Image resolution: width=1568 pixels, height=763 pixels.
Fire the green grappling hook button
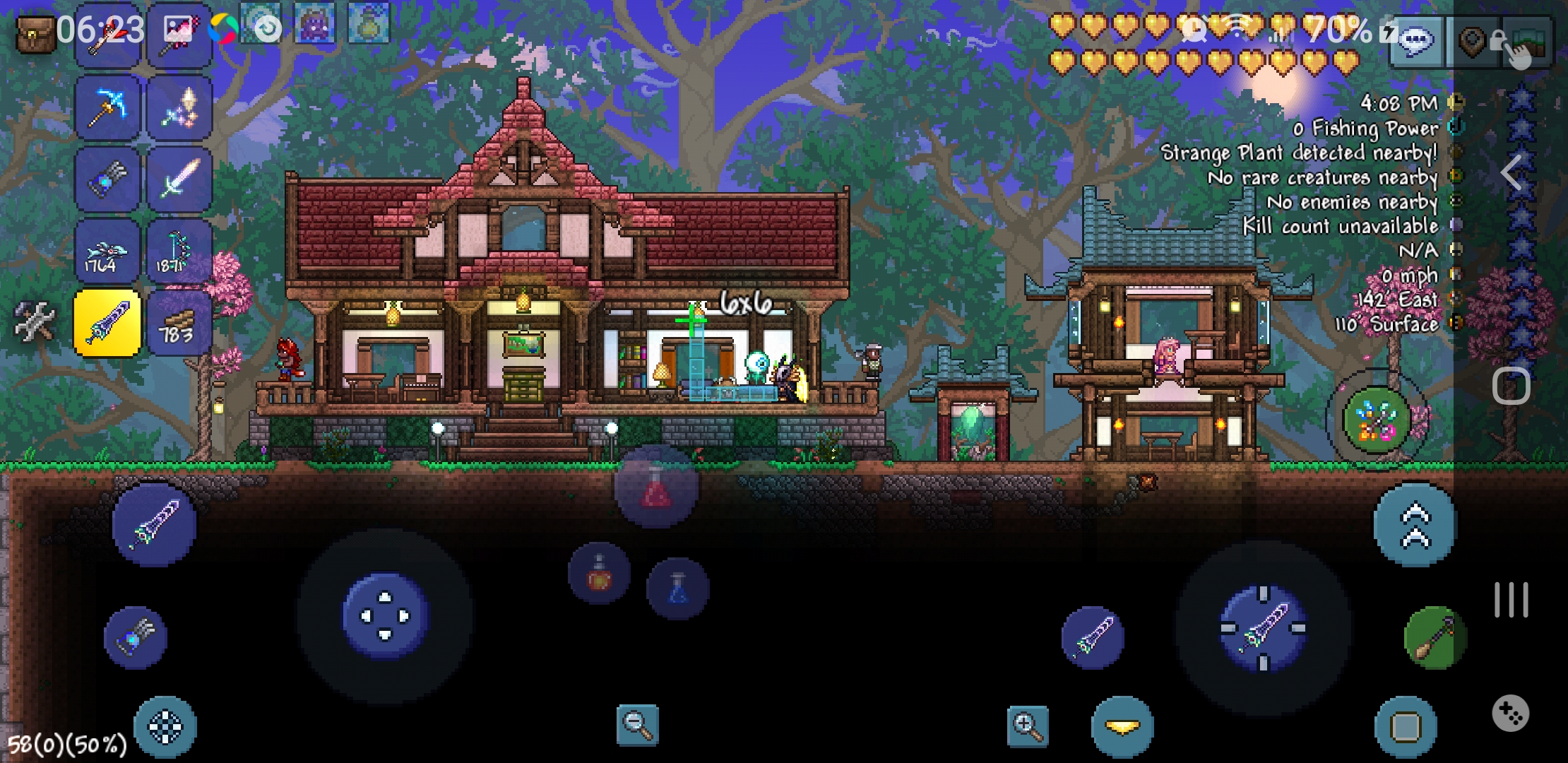pos(1435,638)
